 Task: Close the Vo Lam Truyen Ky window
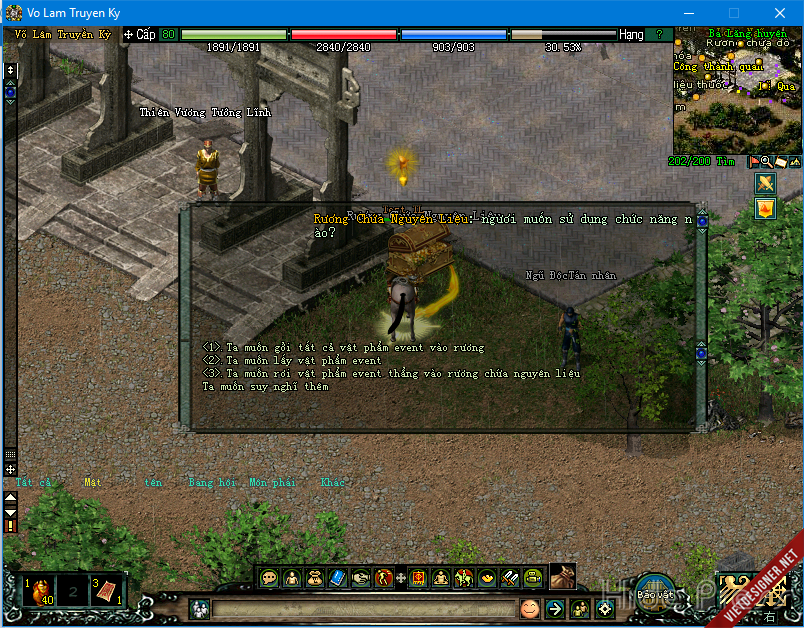tap(780, 13)
